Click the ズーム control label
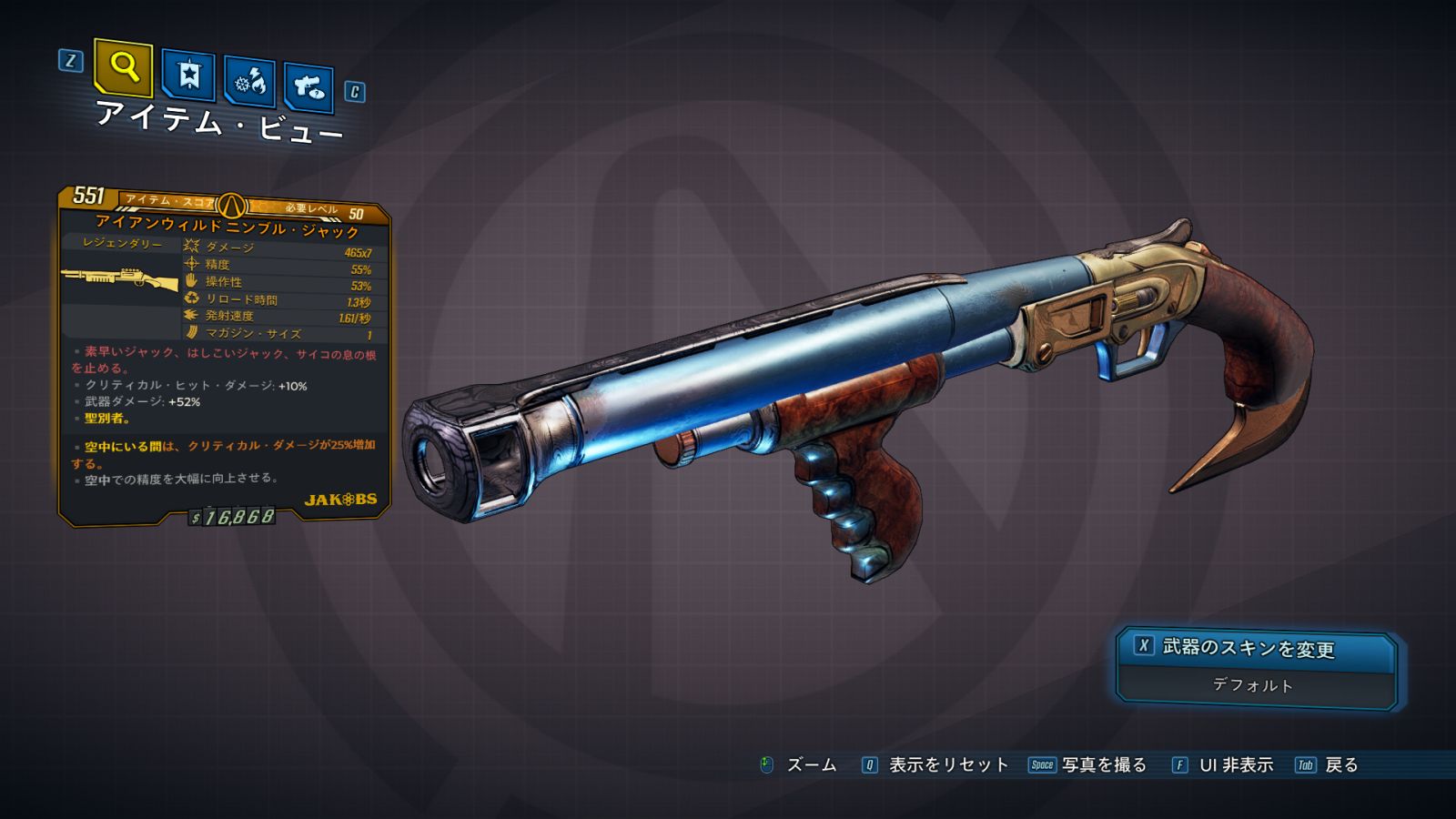 [810, 765]
